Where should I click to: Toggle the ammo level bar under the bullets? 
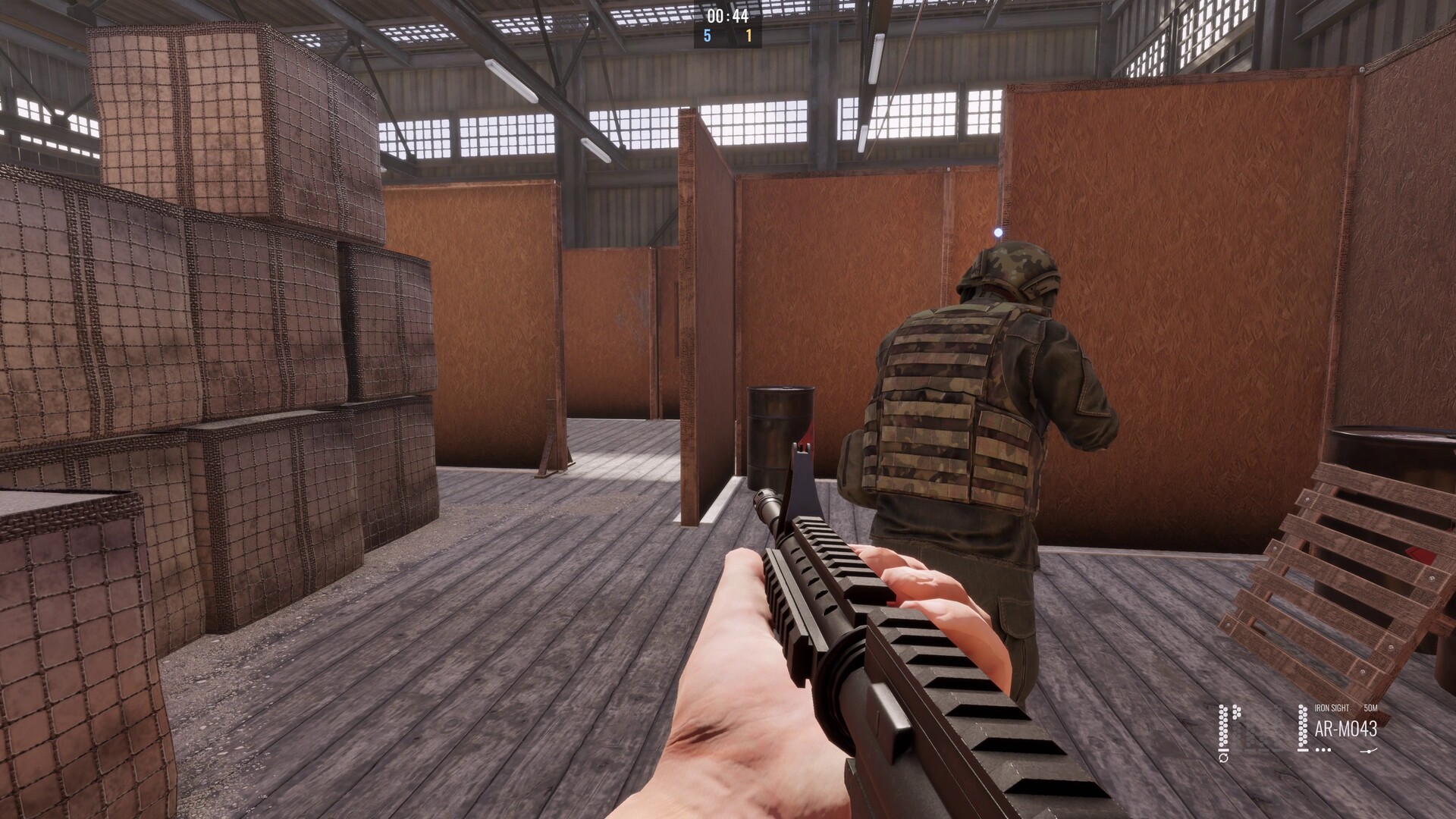point(1302,749)
